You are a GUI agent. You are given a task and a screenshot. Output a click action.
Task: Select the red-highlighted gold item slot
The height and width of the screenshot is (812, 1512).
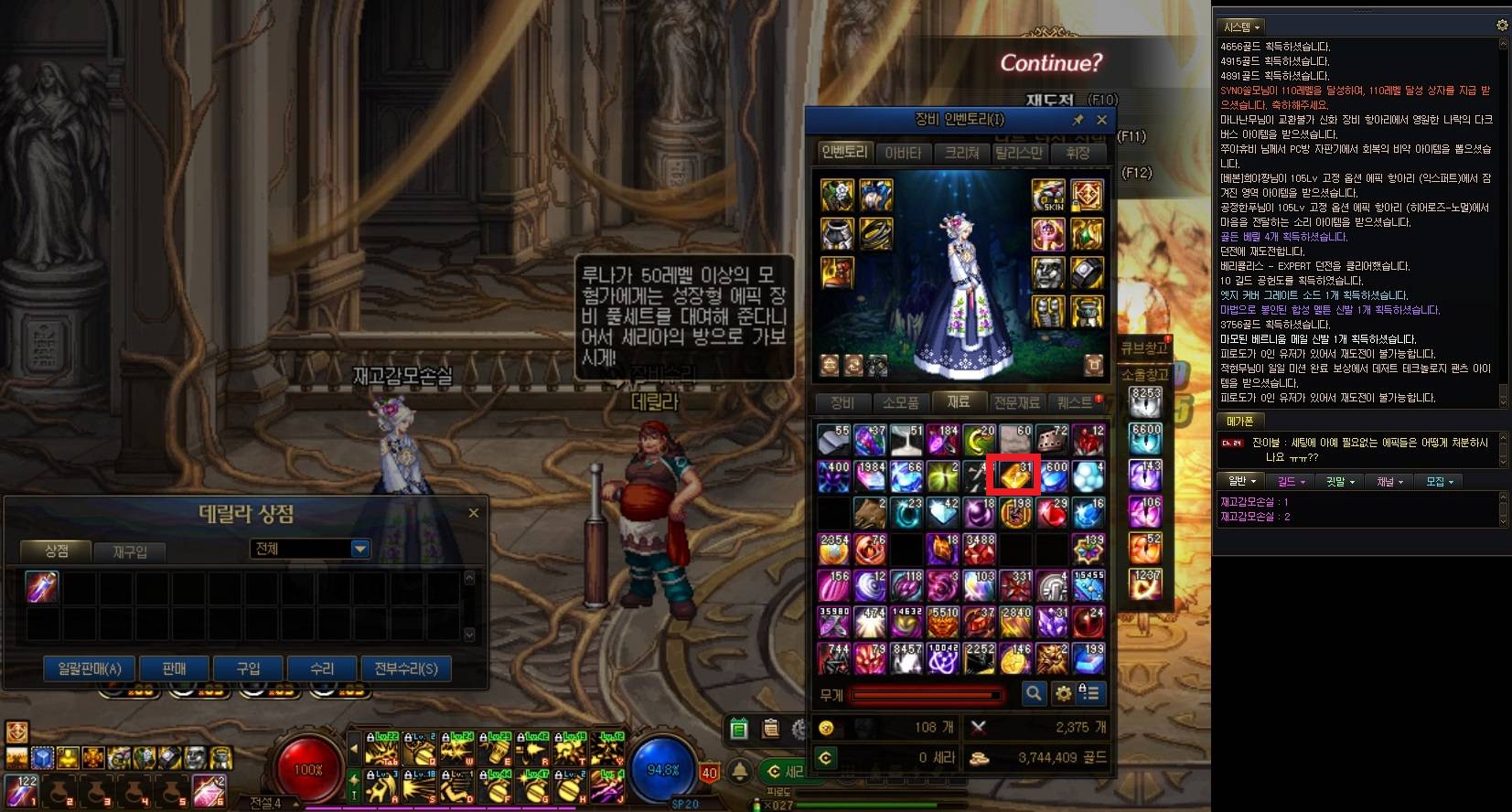pos(1015,476)
